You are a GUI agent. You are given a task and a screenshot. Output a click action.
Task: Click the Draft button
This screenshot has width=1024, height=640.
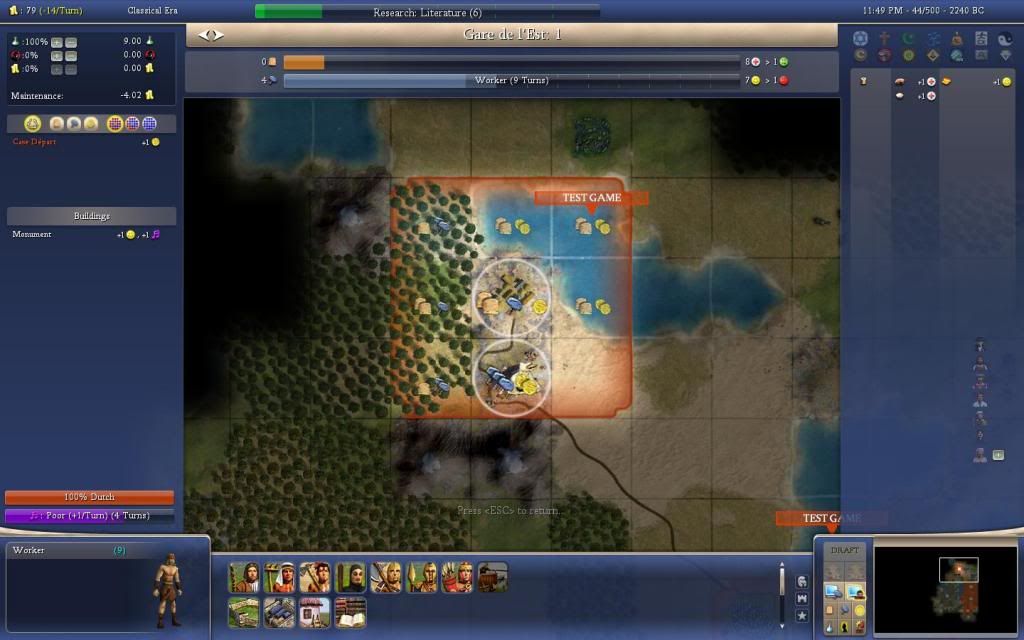(845, 551)
